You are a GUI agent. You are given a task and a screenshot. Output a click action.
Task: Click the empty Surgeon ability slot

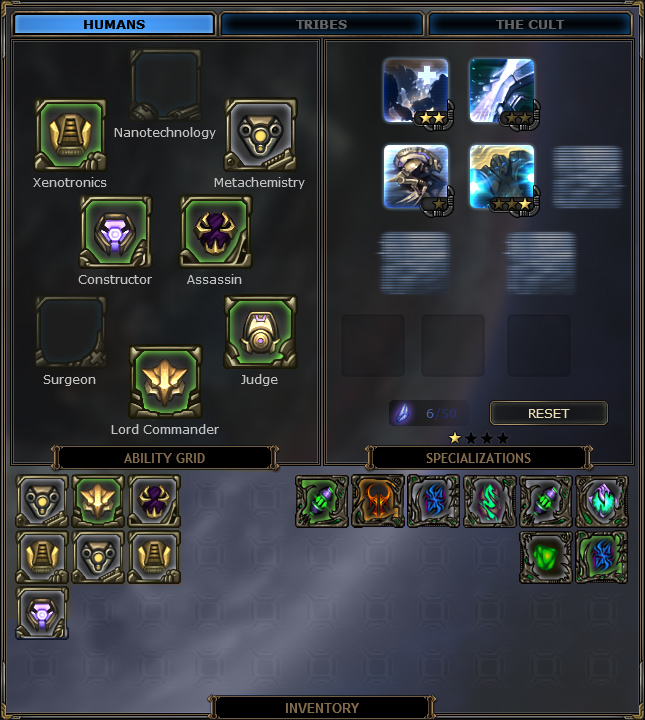tap(70, 332)
